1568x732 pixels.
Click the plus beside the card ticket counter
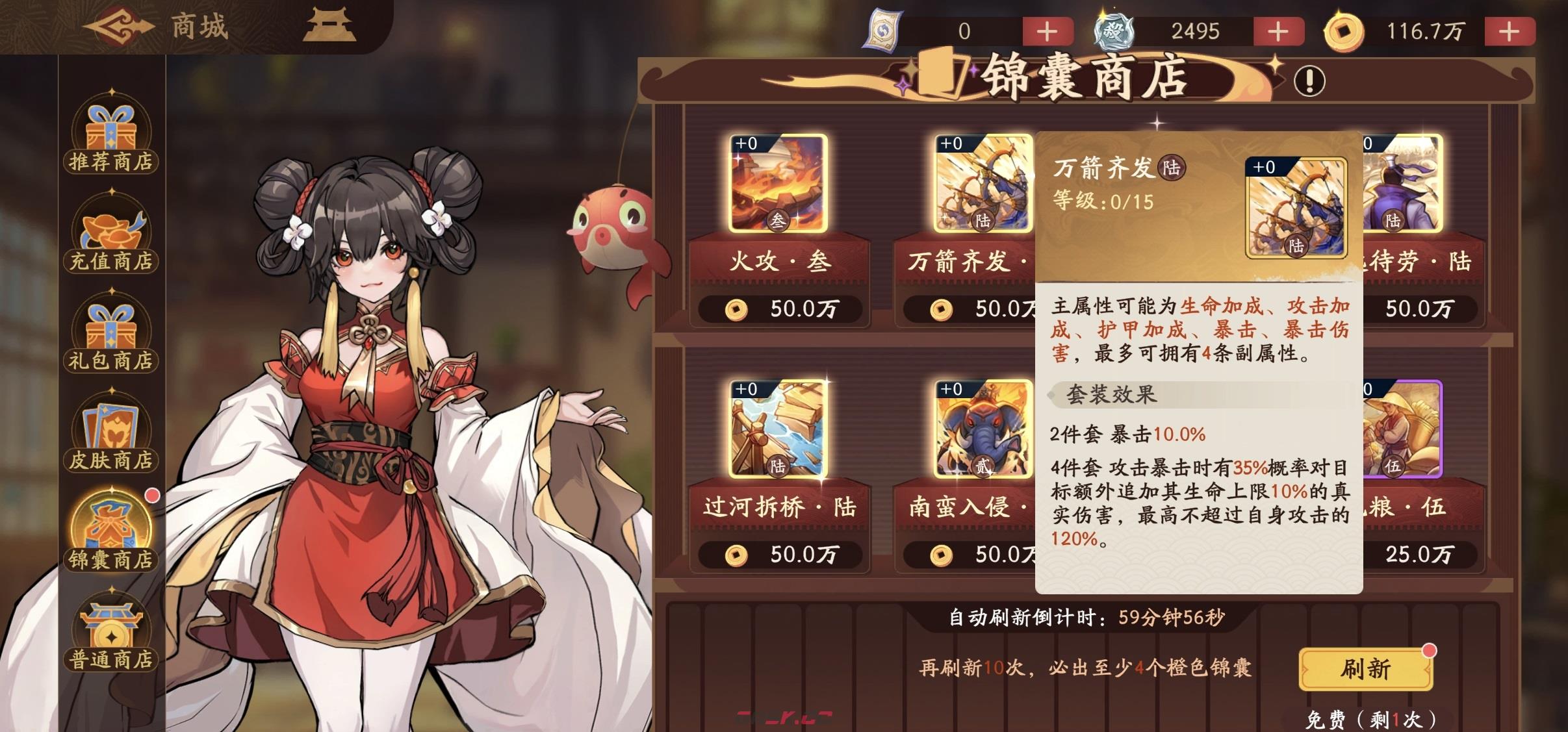click(1047, 31)
